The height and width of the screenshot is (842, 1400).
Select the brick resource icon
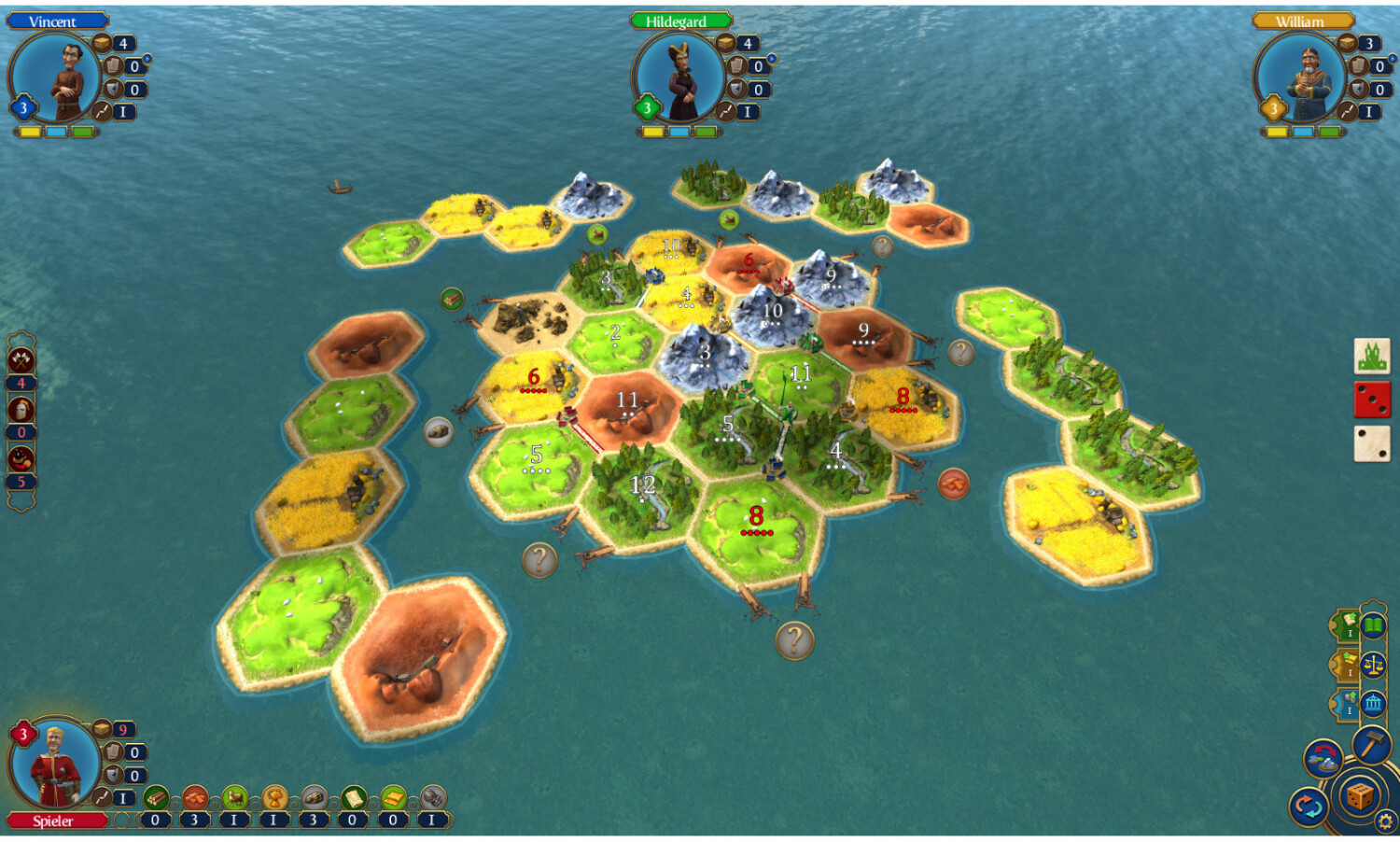pyautogui.click(x=195, y=798)
